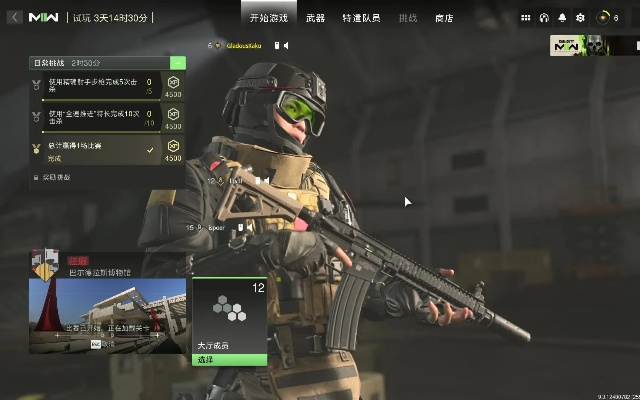Switch to the 开始游戏 tab

click(x=269, y=18)
